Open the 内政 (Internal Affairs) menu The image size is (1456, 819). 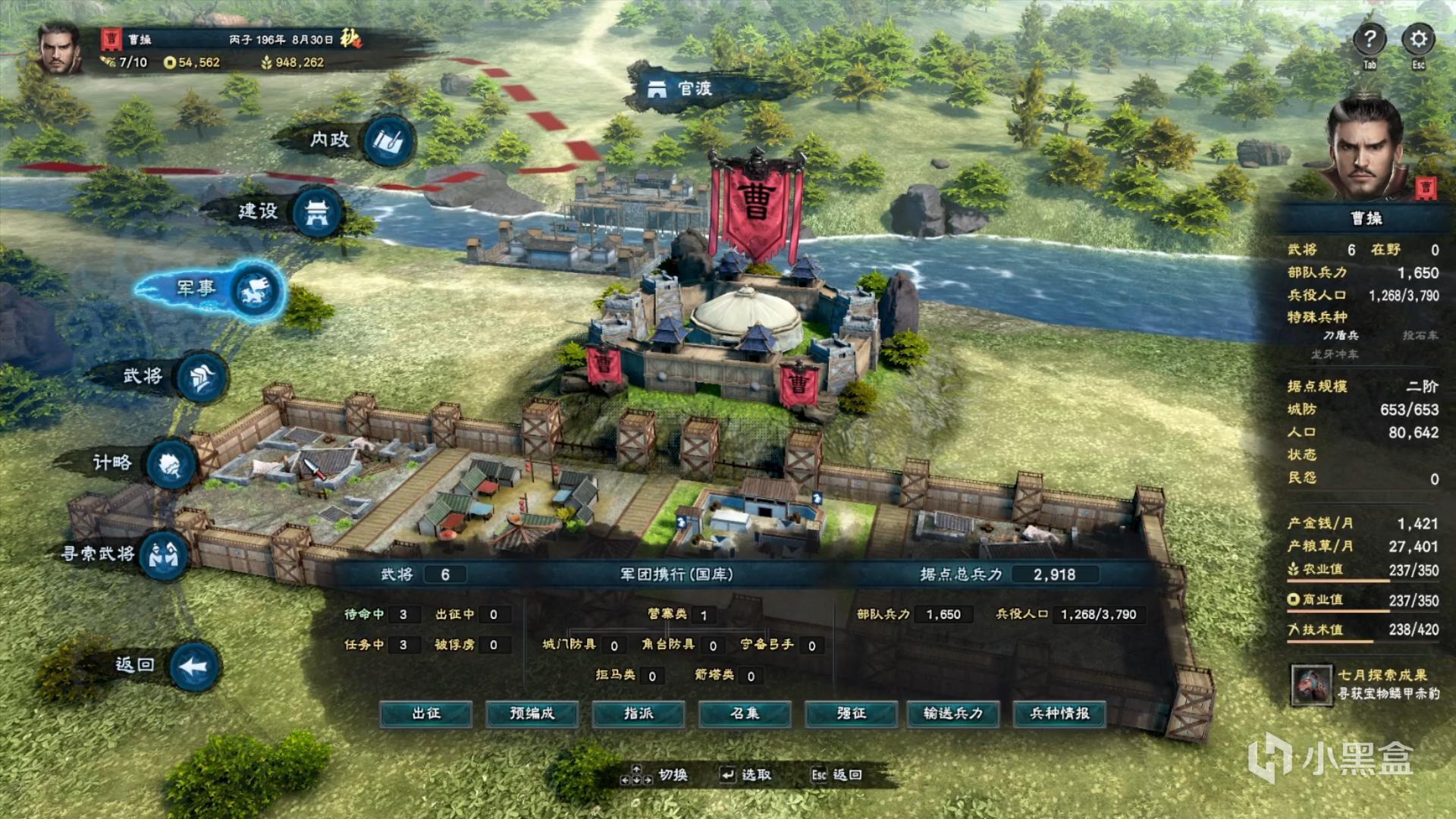[389, 140]
